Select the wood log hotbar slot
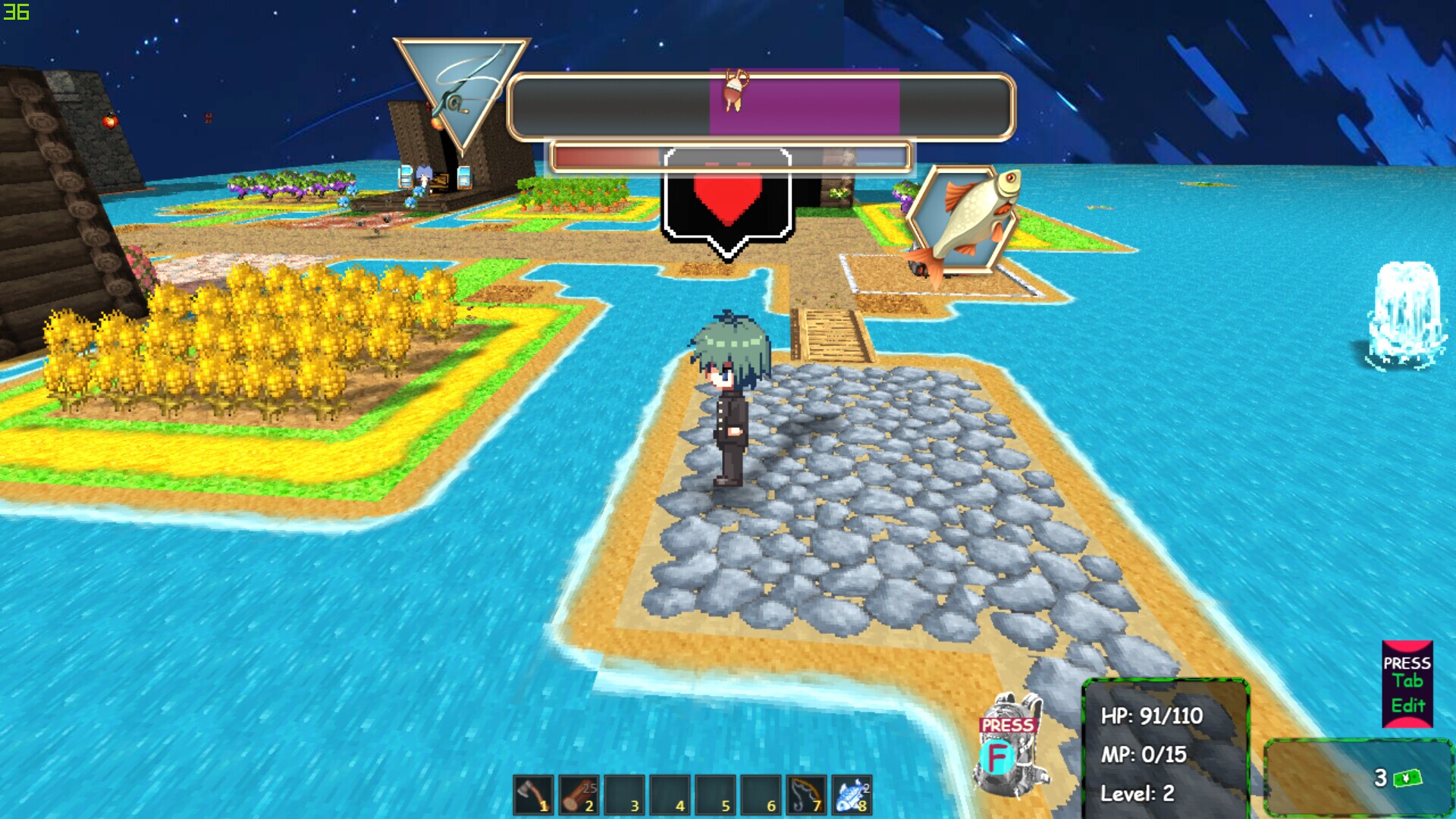 (579, 795)
